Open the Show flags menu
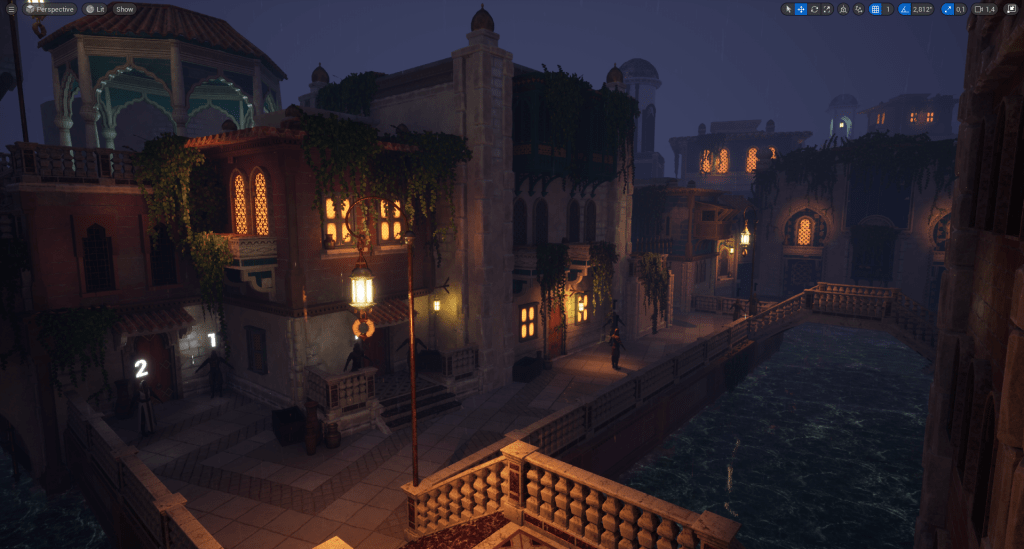1024x549 pixels. [124, 9]
